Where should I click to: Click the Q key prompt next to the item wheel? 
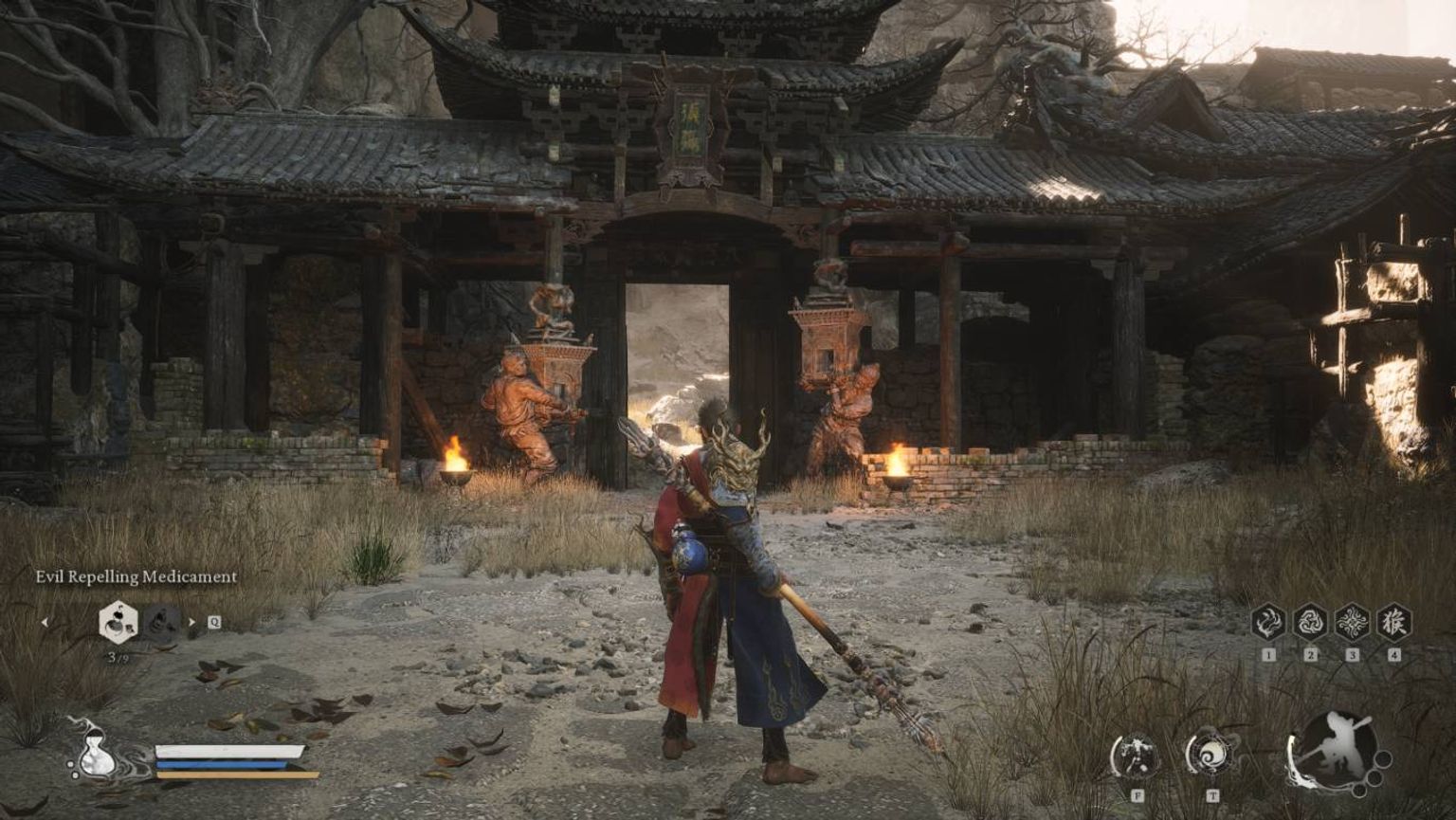click(213, 622)
